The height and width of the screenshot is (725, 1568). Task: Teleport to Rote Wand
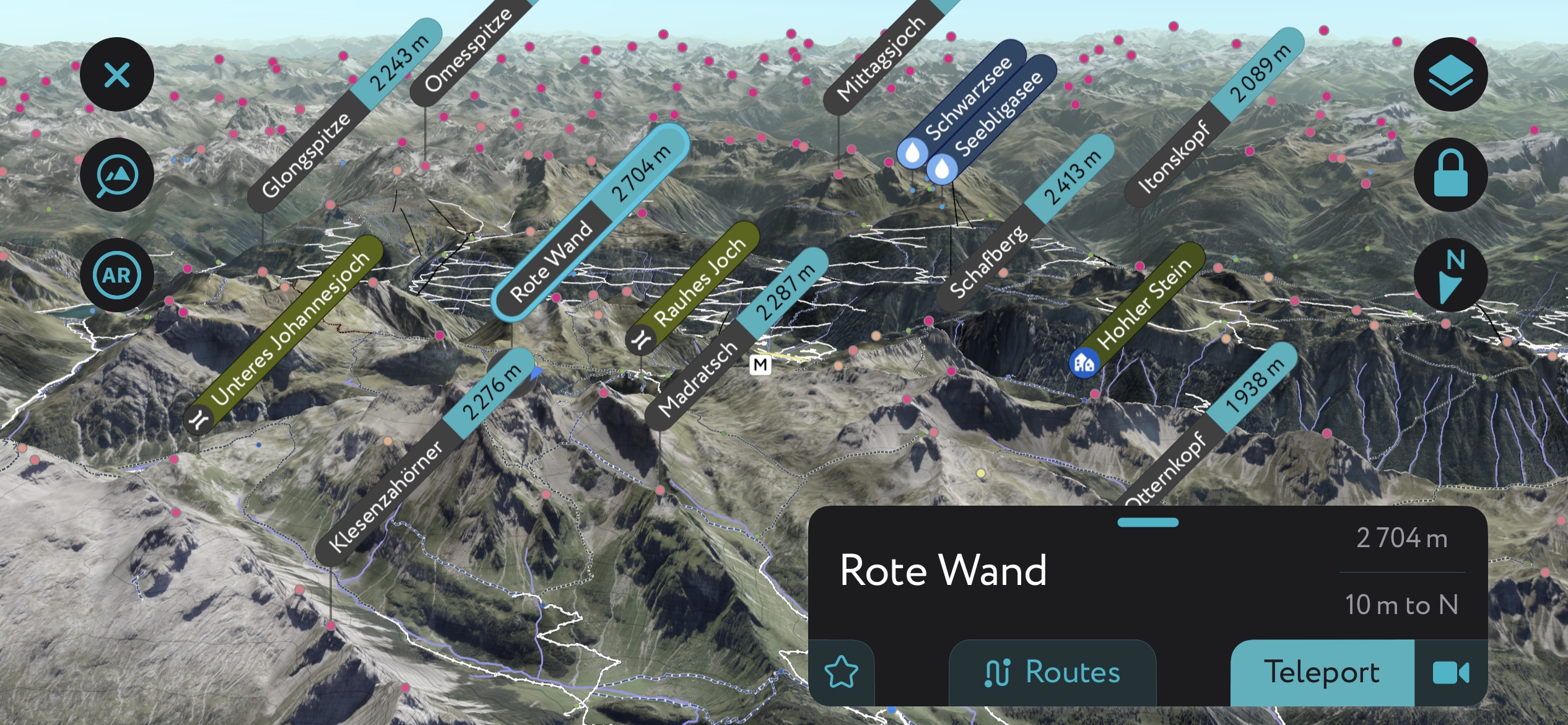[1322, 672]
